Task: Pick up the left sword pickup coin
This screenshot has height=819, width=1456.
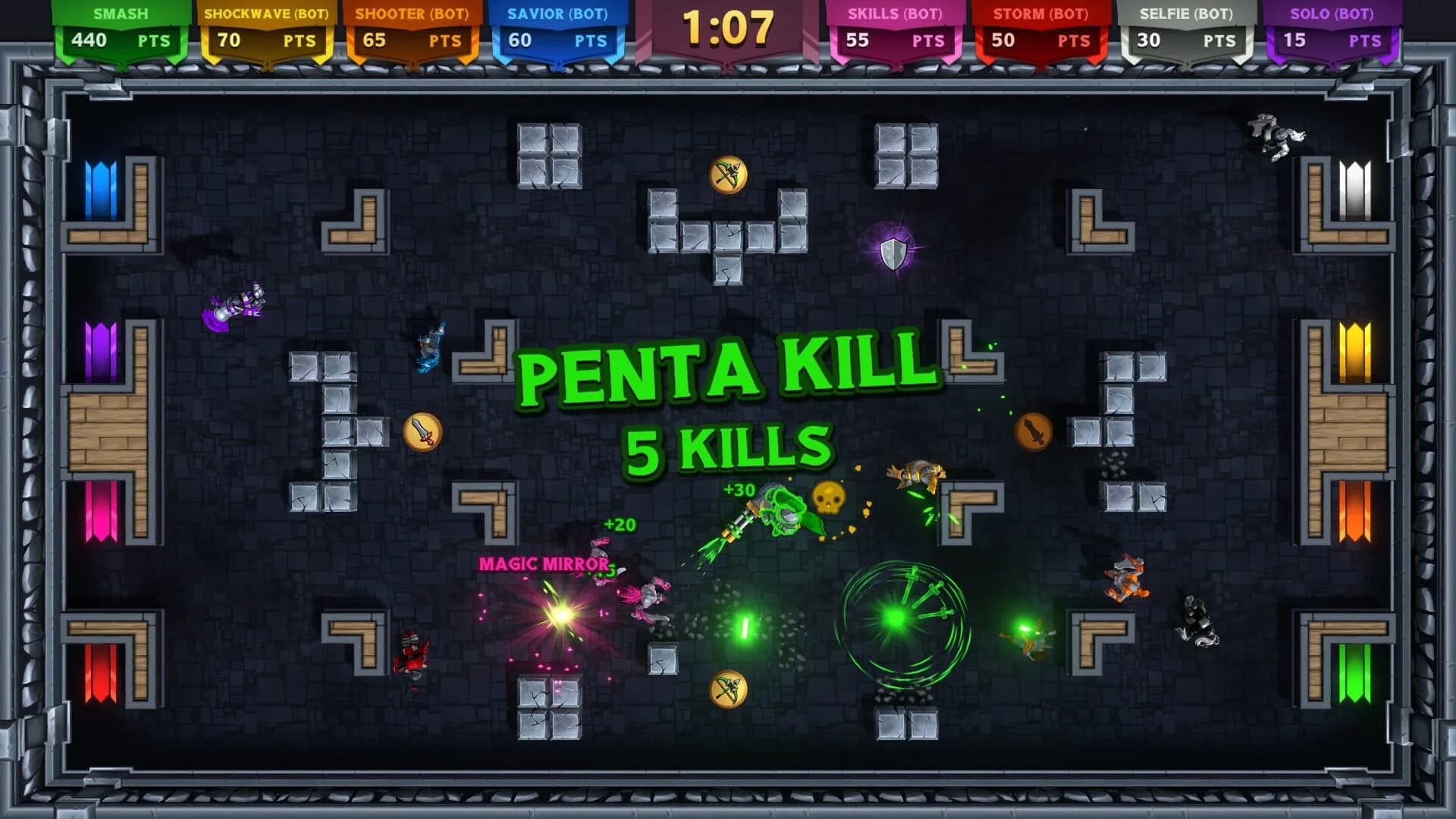Action: point(422,429)
